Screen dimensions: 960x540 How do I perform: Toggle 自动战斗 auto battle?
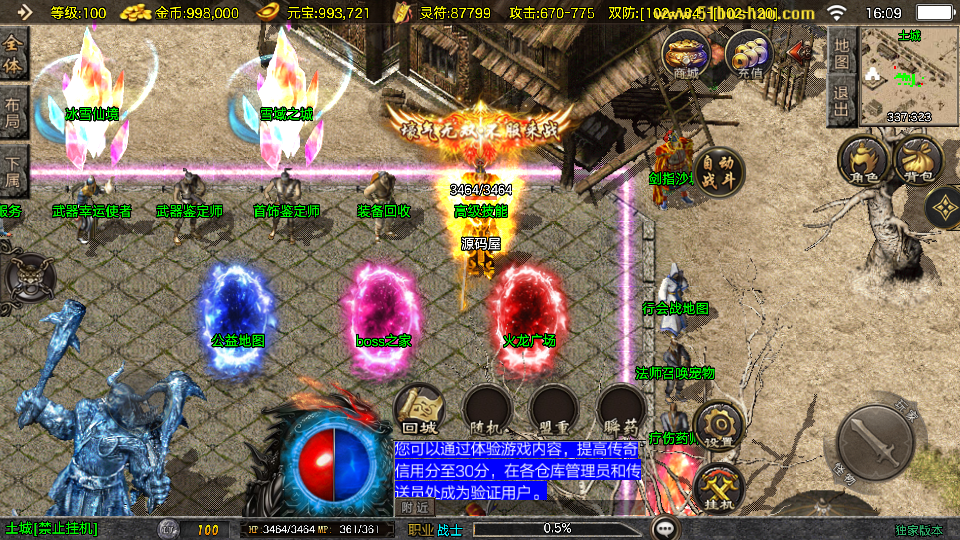[717, 173]
